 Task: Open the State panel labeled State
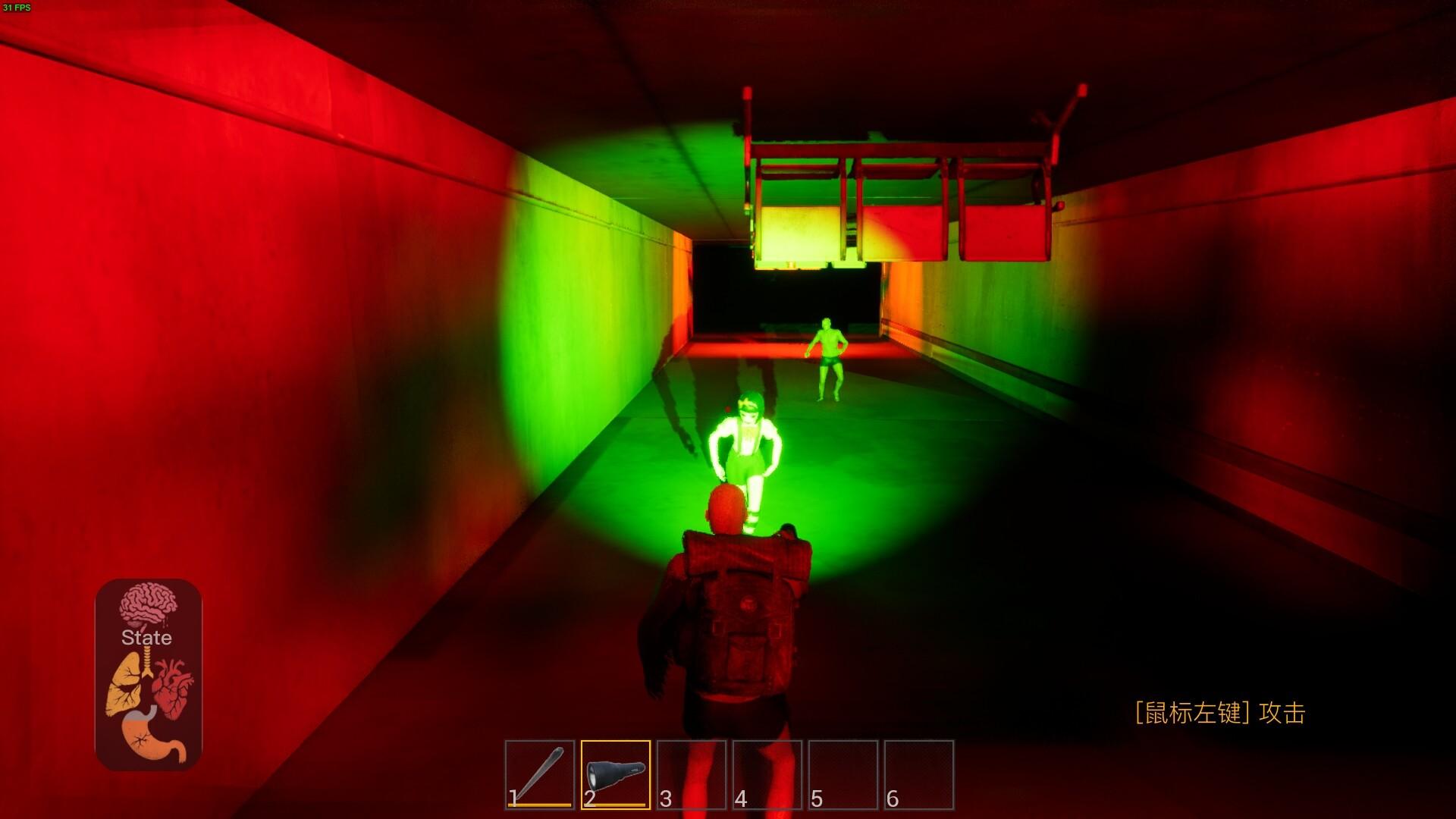click(x=148, y=639)
